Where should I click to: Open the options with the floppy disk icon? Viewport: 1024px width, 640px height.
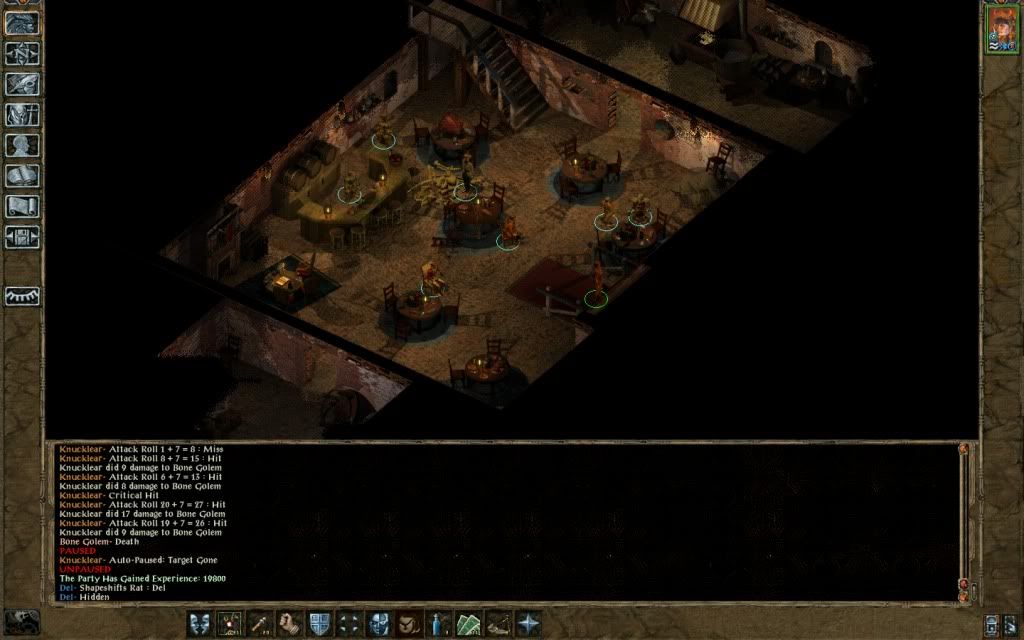tap(22, 237)
